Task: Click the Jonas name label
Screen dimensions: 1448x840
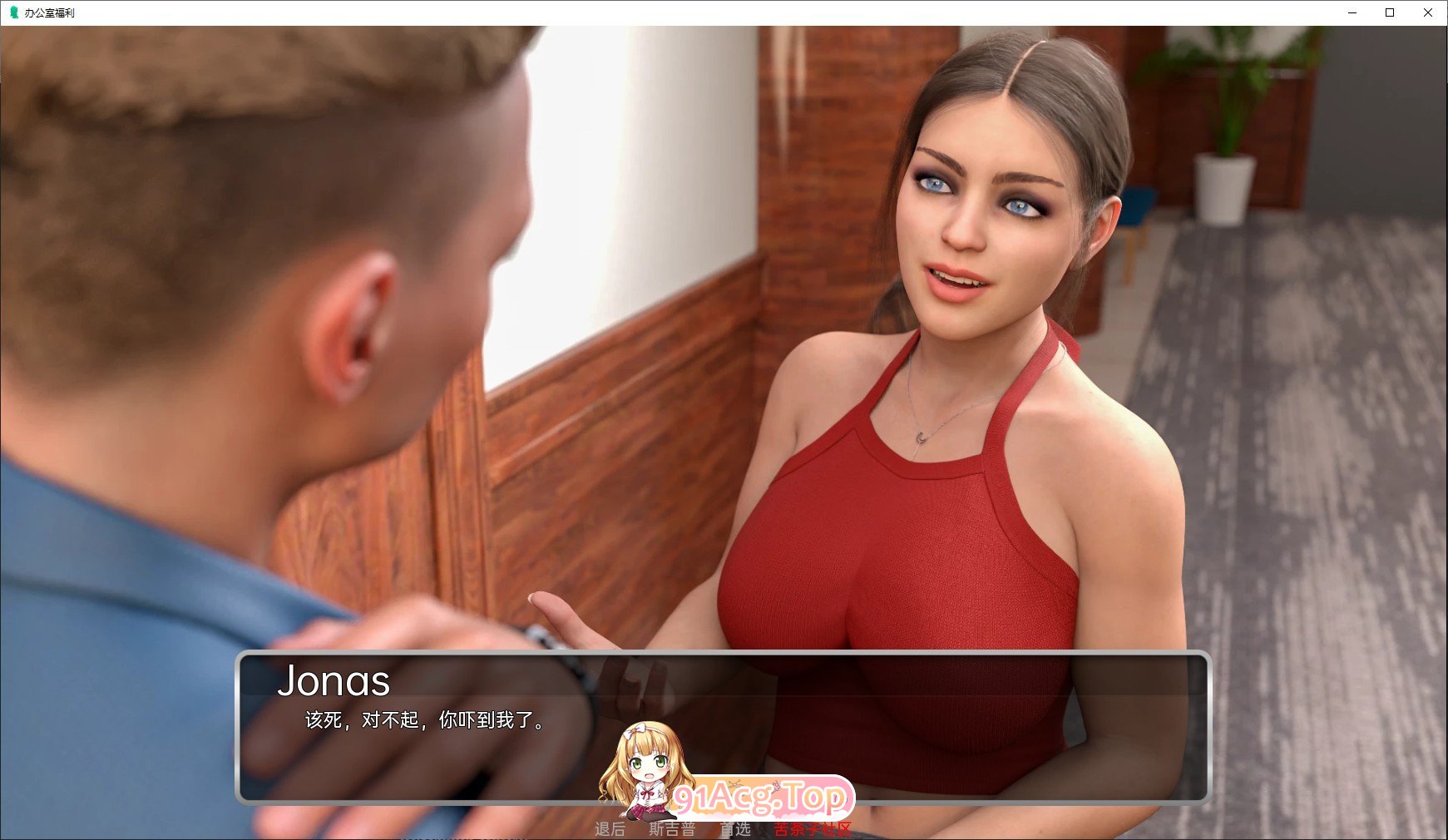Action: click(x=336, y=682)
